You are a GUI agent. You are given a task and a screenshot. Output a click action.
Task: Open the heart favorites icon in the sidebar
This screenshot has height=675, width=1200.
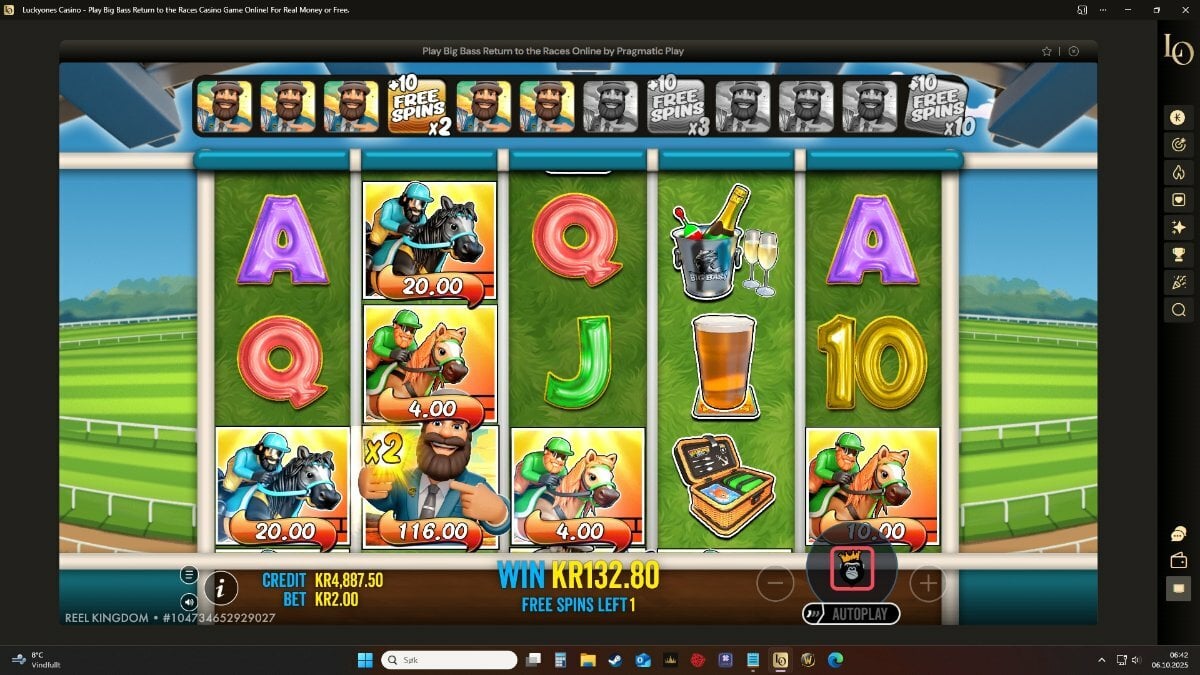pos(1178,200)
